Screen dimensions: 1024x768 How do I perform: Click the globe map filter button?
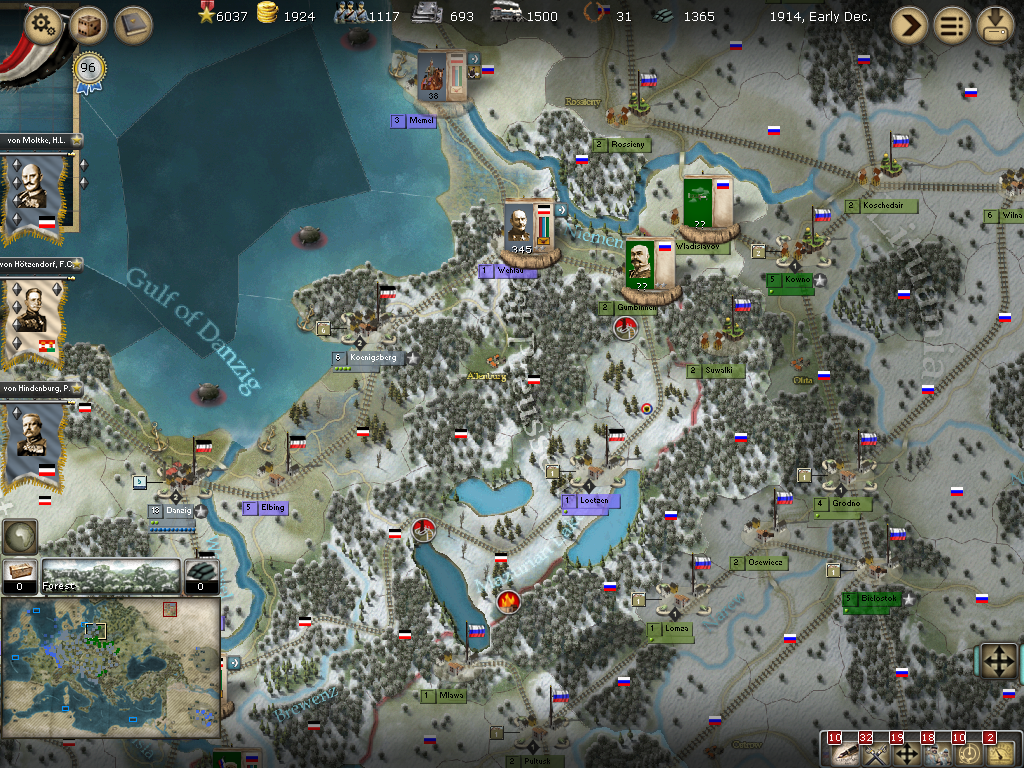(x=19, y=537)
